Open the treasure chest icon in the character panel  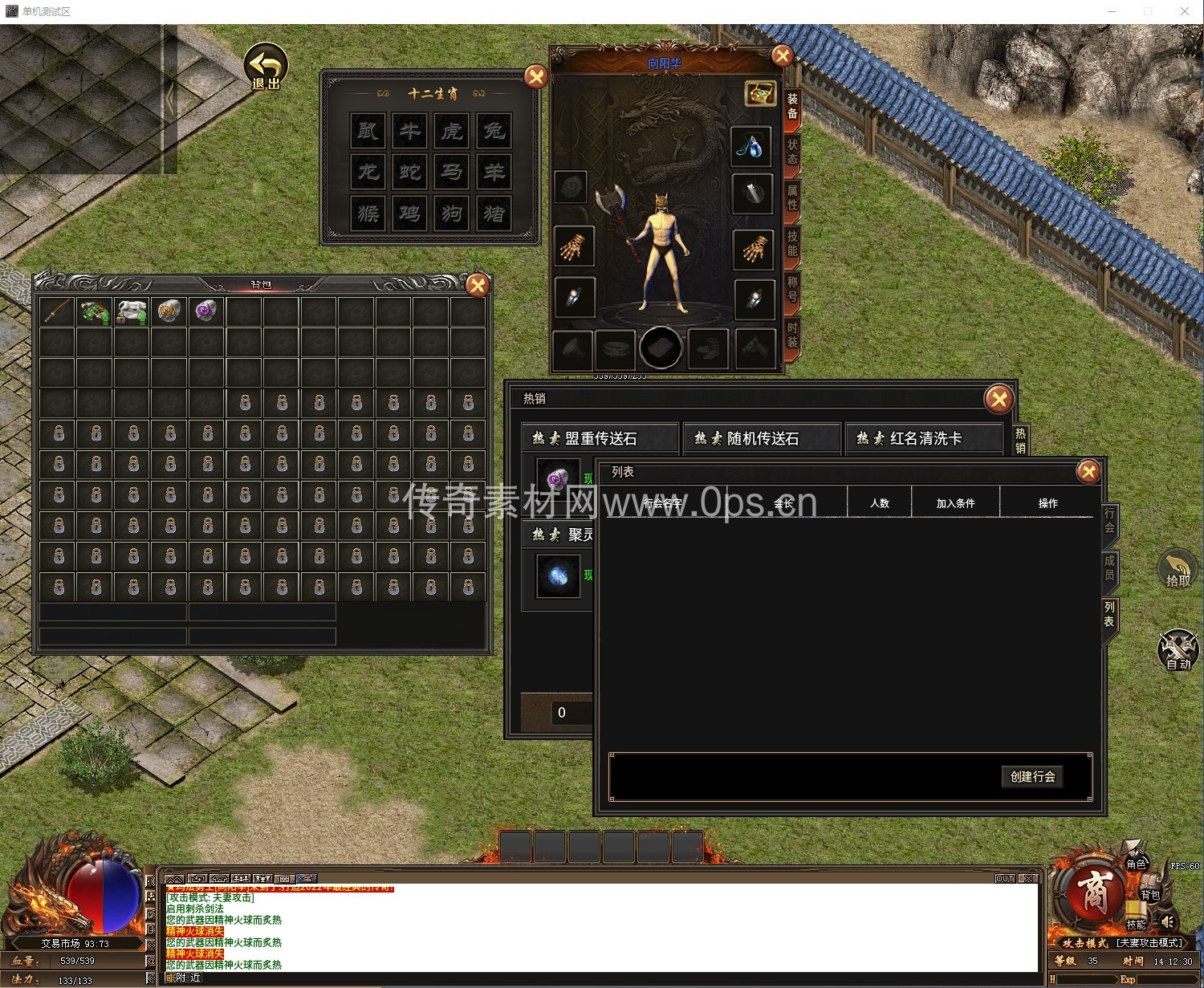(x=759, y=93)
